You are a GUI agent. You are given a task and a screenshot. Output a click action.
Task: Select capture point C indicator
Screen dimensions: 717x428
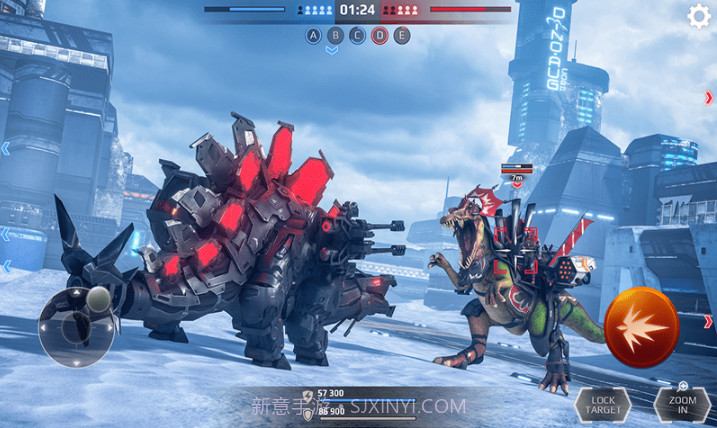click(358, 36)
